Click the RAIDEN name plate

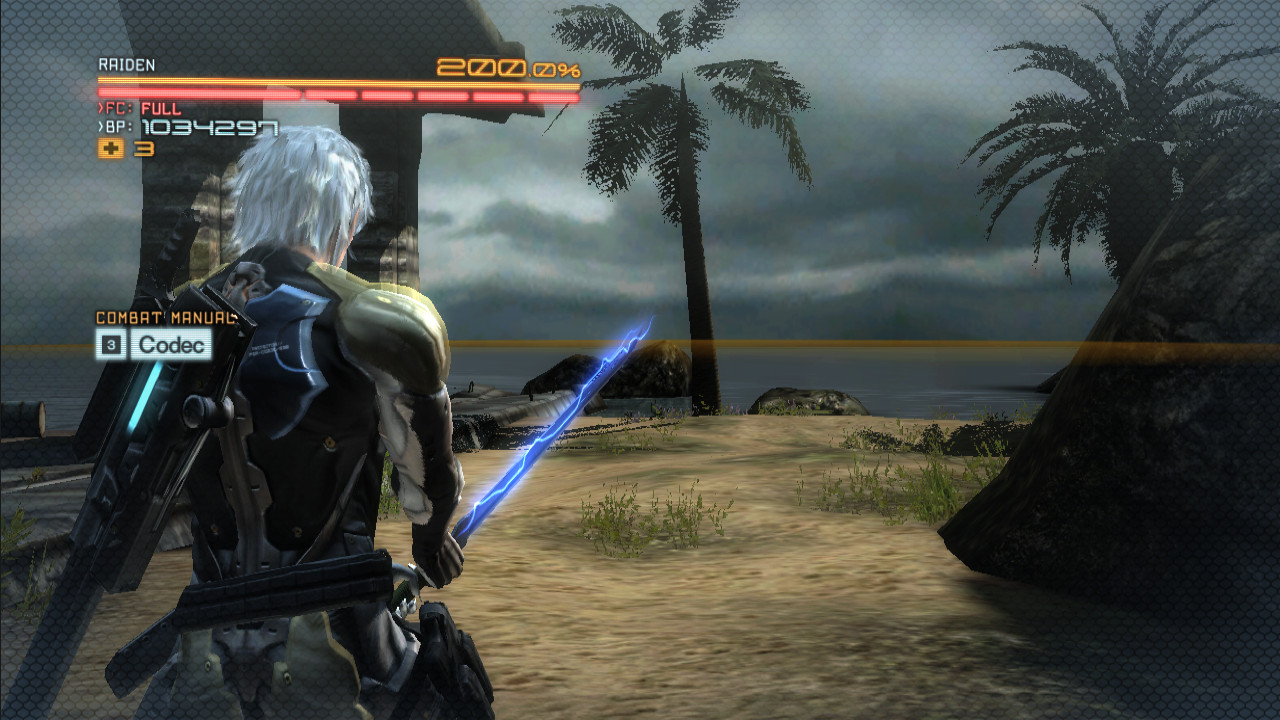[x=125, y=63]
